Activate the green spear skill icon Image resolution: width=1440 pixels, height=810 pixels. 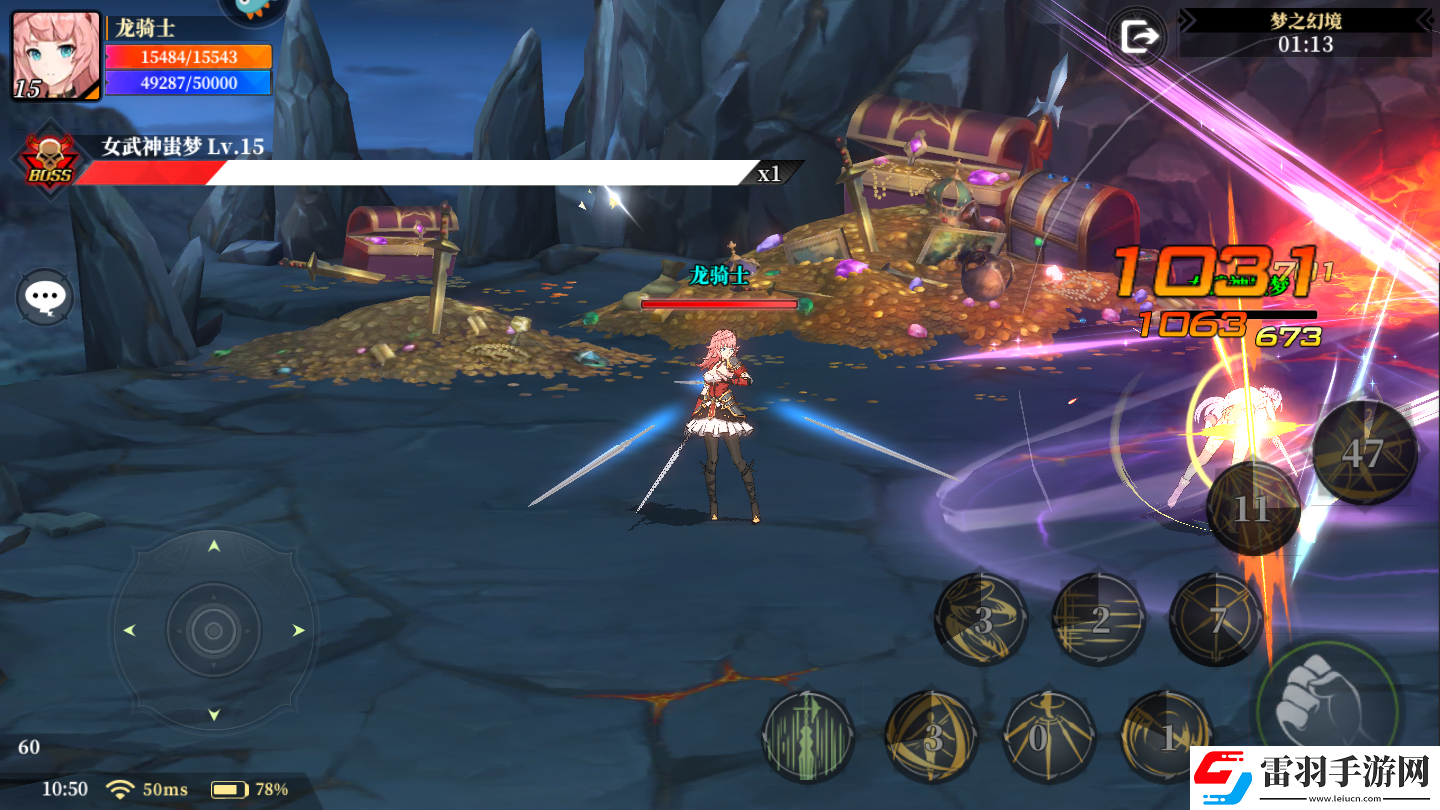[808, 737]
